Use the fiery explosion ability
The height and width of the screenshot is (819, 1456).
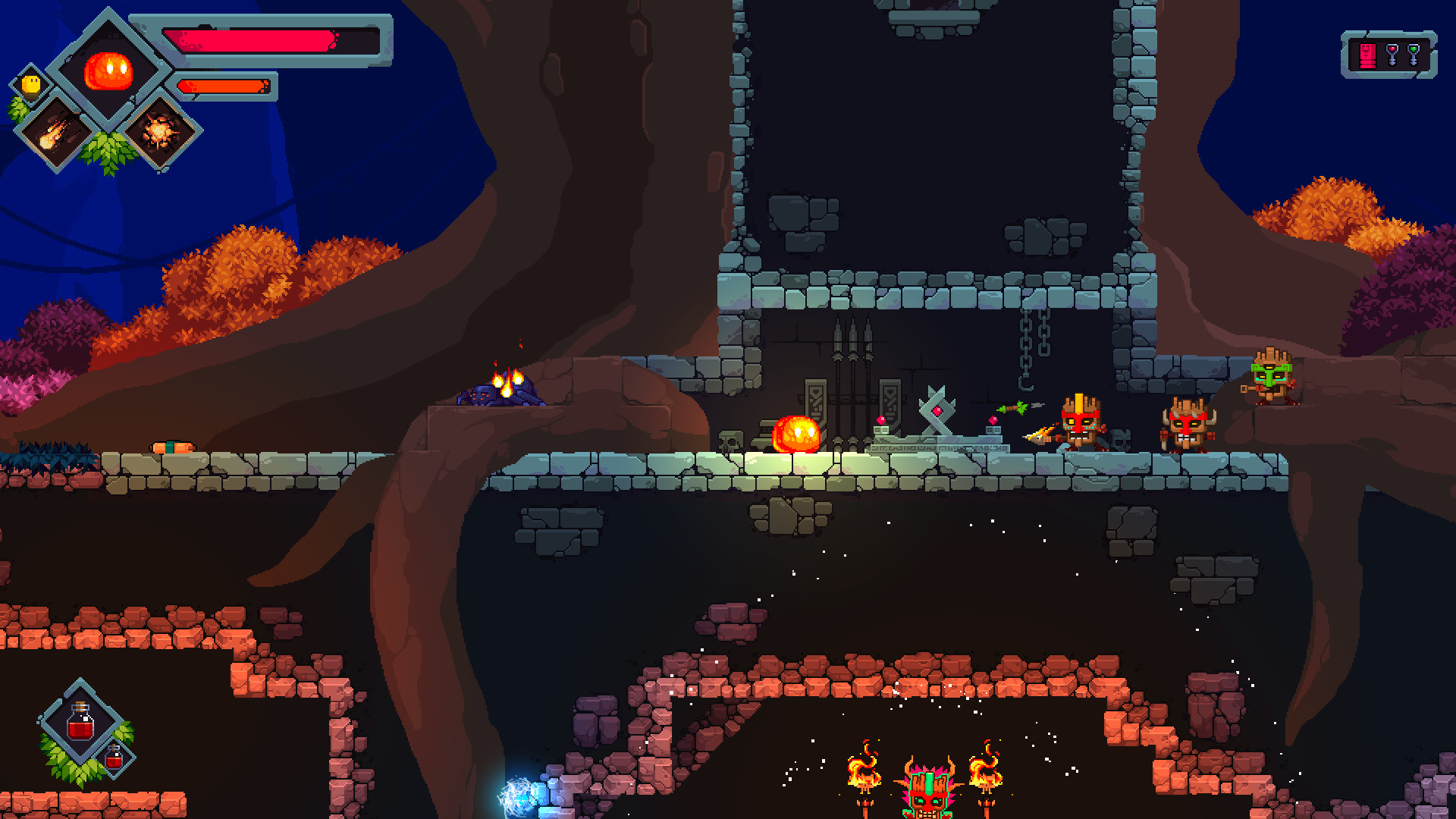coord(160,132)
